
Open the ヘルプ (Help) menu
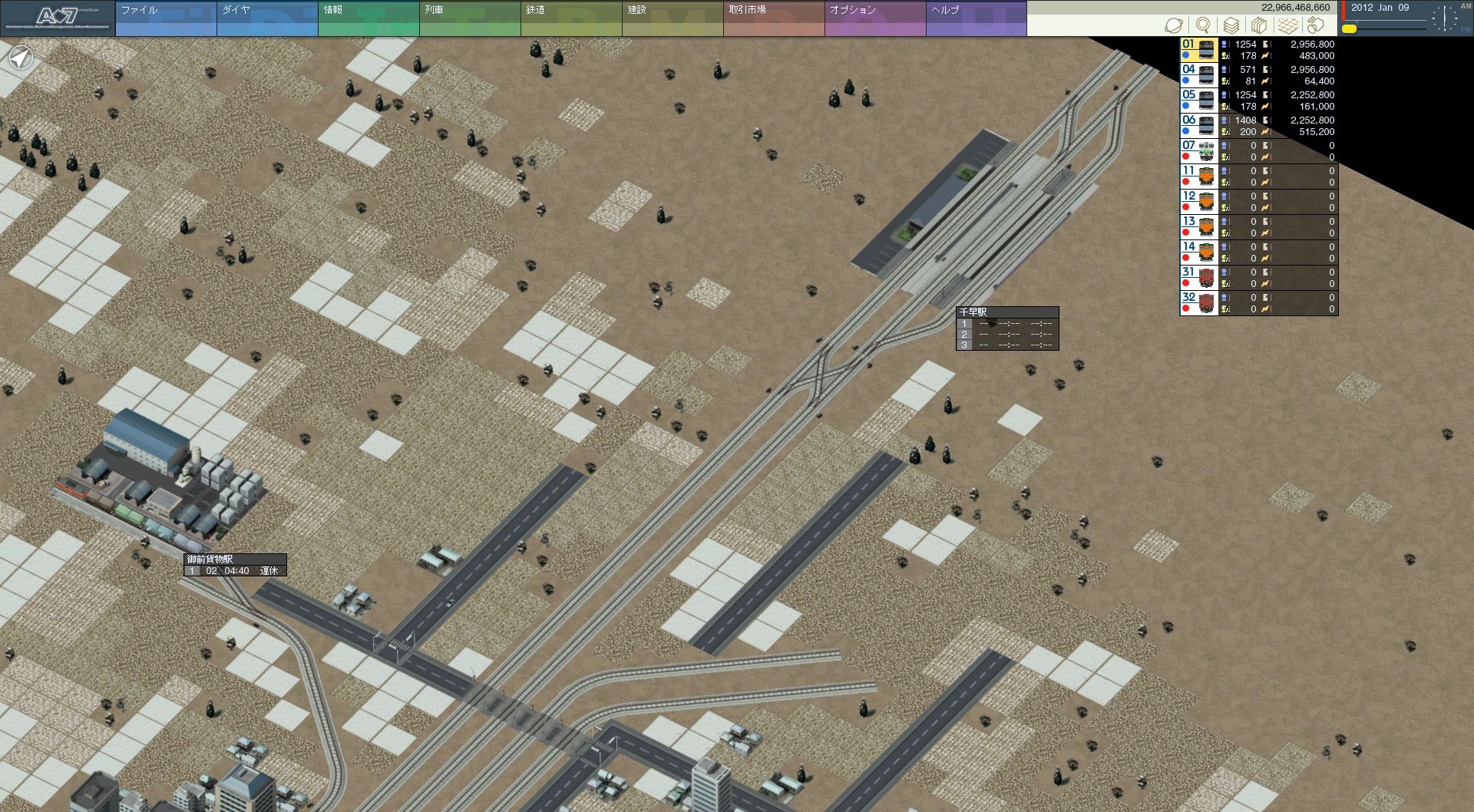(x=976, y=18)
